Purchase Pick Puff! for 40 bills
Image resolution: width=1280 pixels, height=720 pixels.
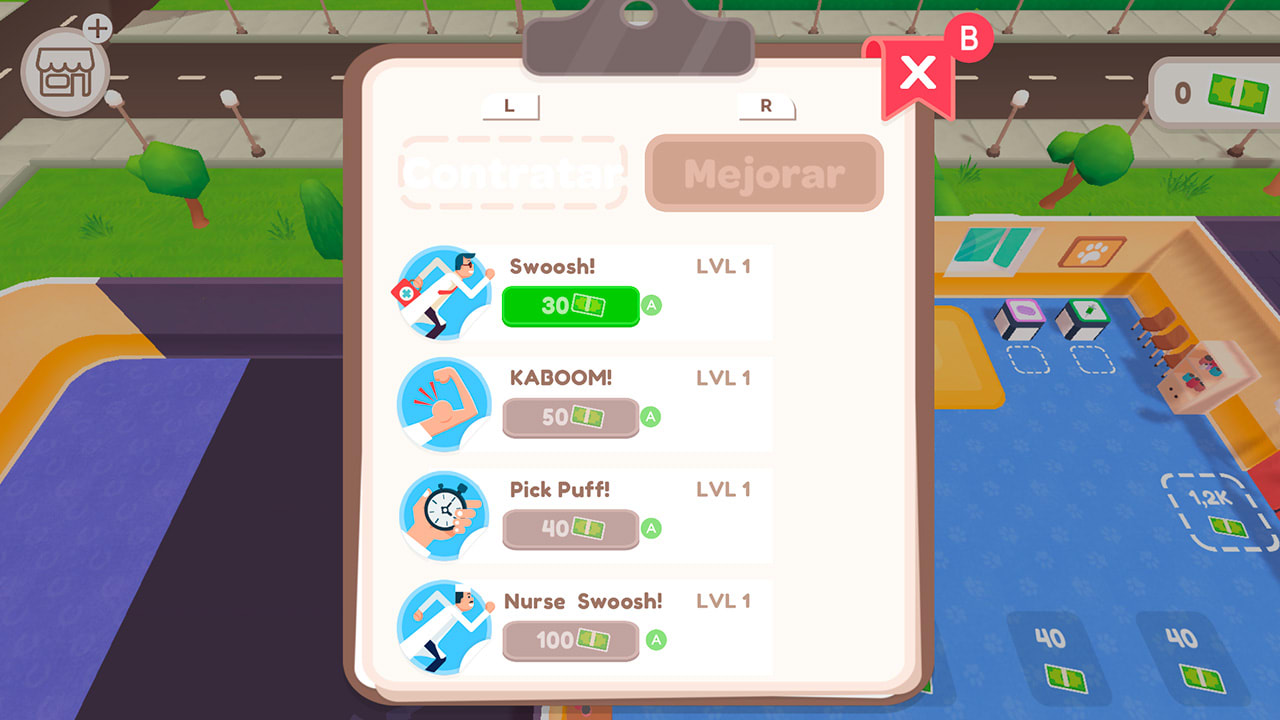pos(570,530)
